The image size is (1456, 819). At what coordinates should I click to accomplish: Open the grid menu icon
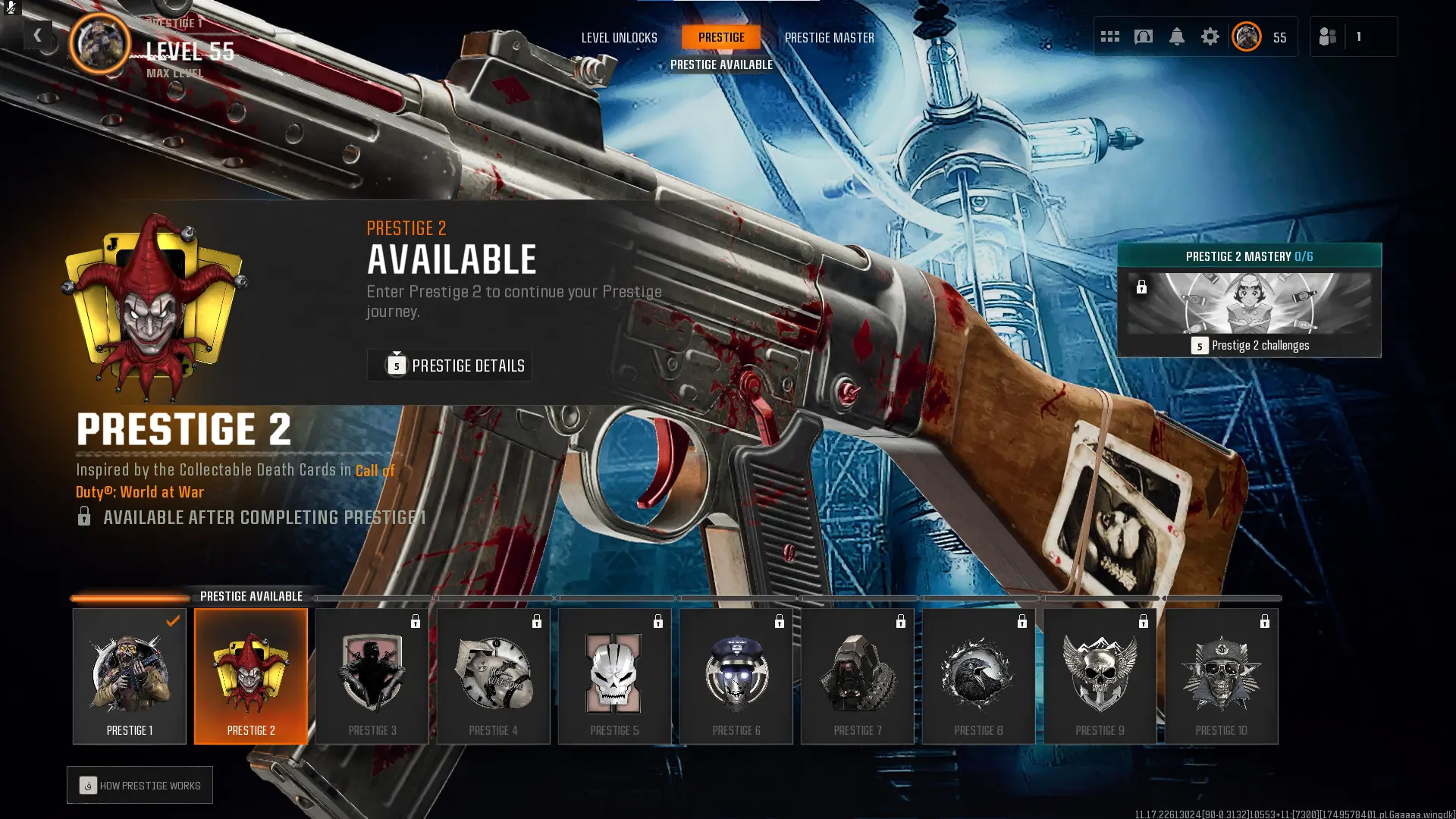pyautogui.click(x=1109, y=36)
